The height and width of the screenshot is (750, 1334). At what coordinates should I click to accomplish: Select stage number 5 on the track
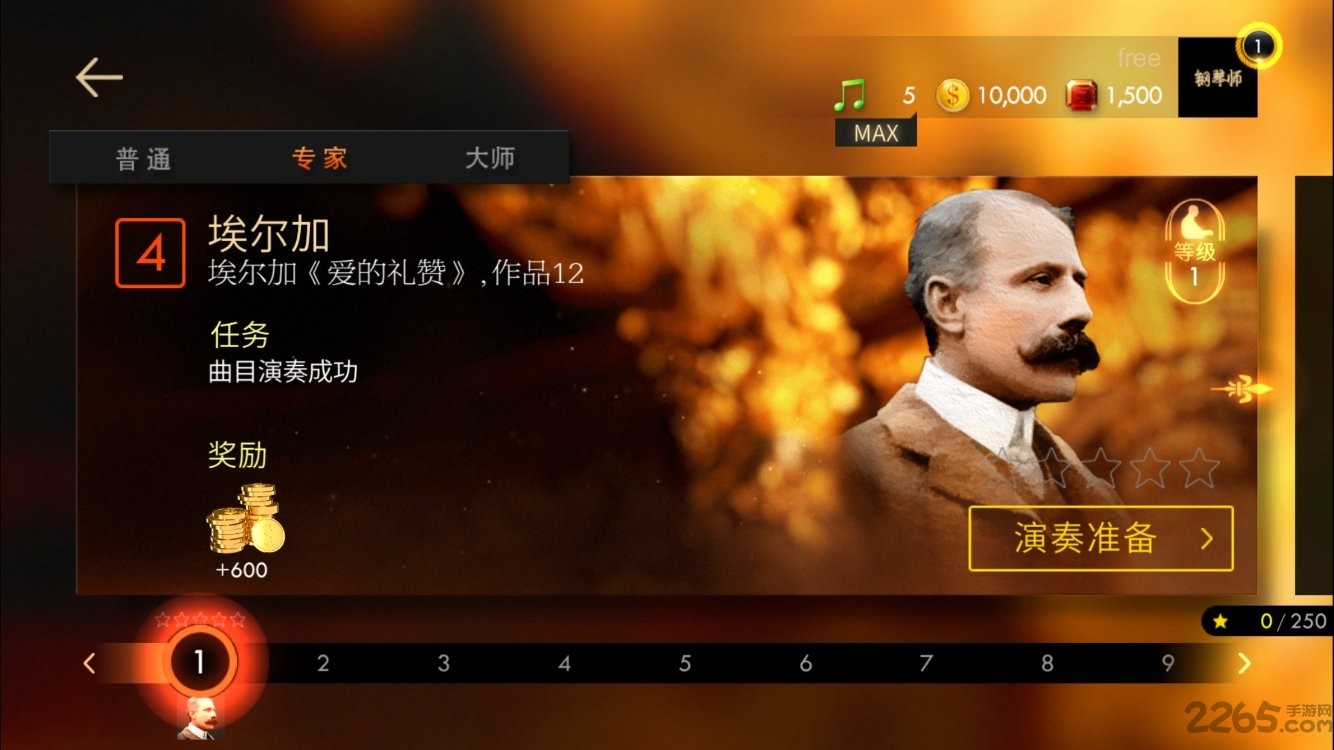[685, 663]
